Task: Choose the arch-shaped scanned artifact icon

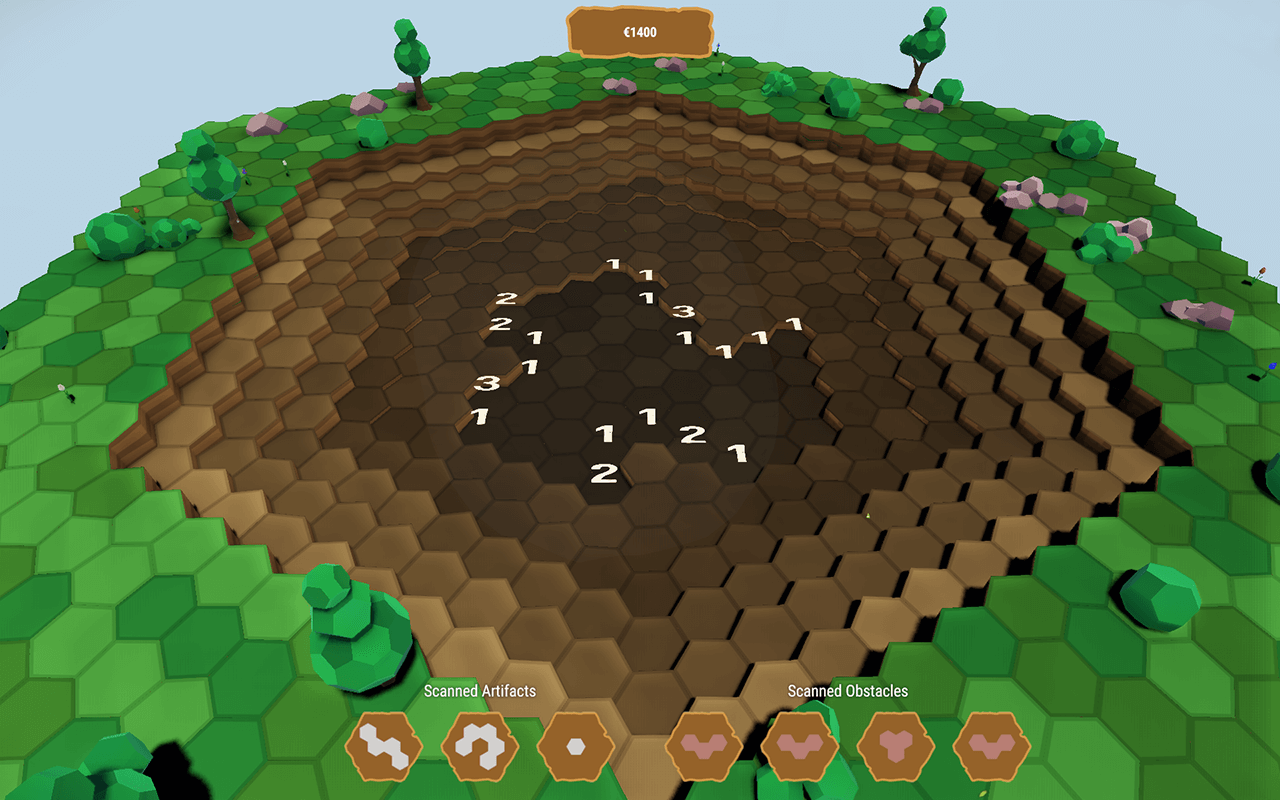Action: coord(480,746)
